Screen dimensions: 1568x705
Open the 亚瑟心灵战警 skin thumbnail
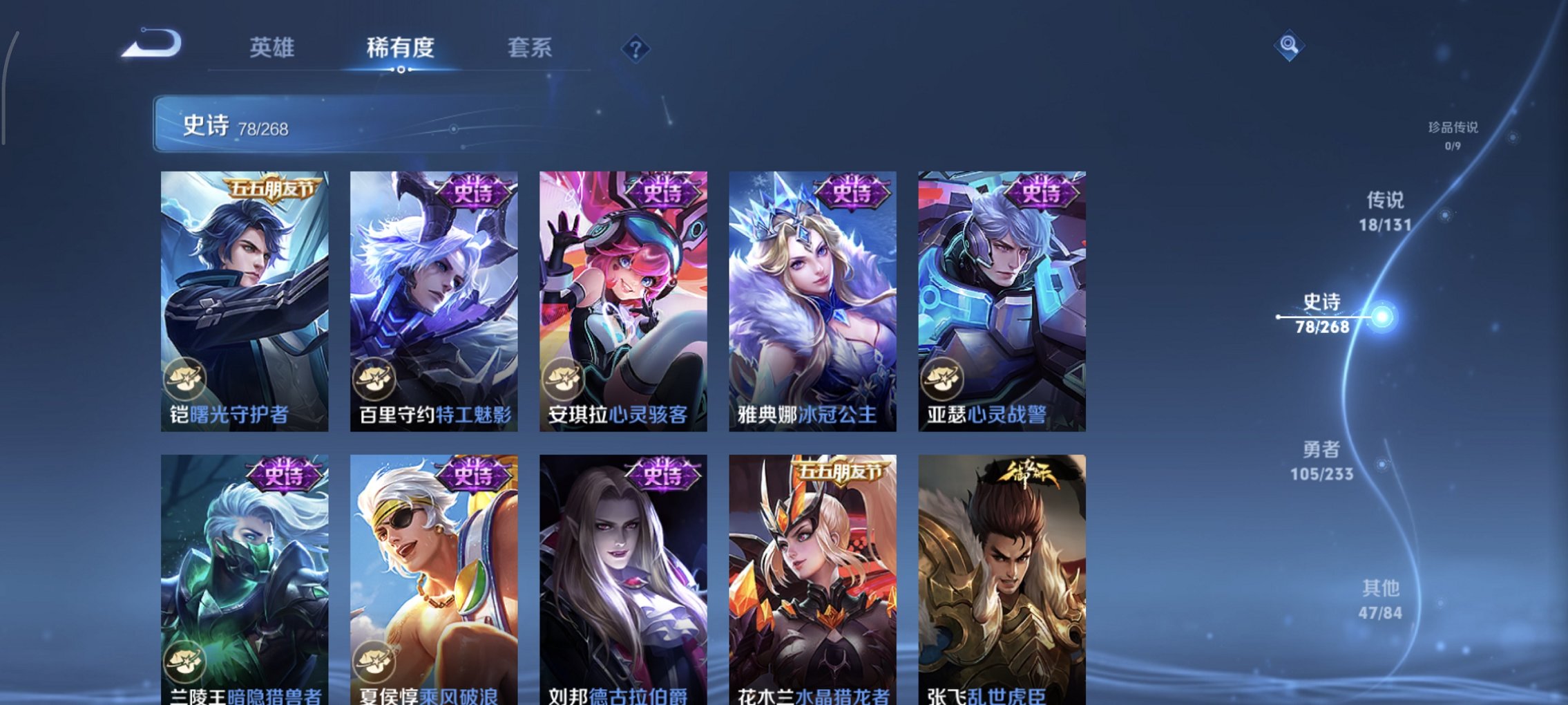[1000, 297]
